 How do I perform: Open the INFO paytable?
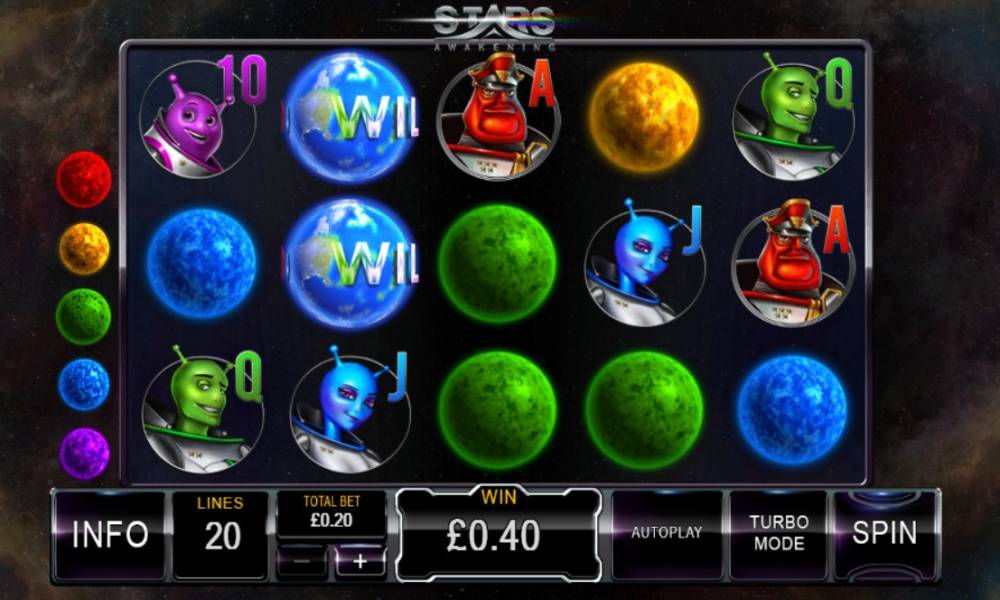pyautogui.click(x=109, y=534)
